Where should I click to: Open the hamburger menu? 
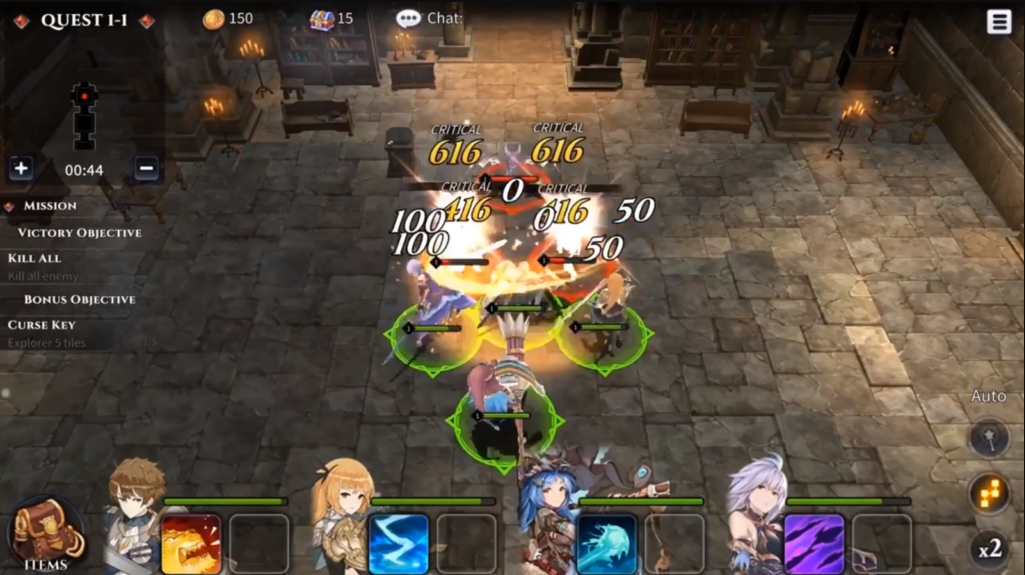point(999,22)
